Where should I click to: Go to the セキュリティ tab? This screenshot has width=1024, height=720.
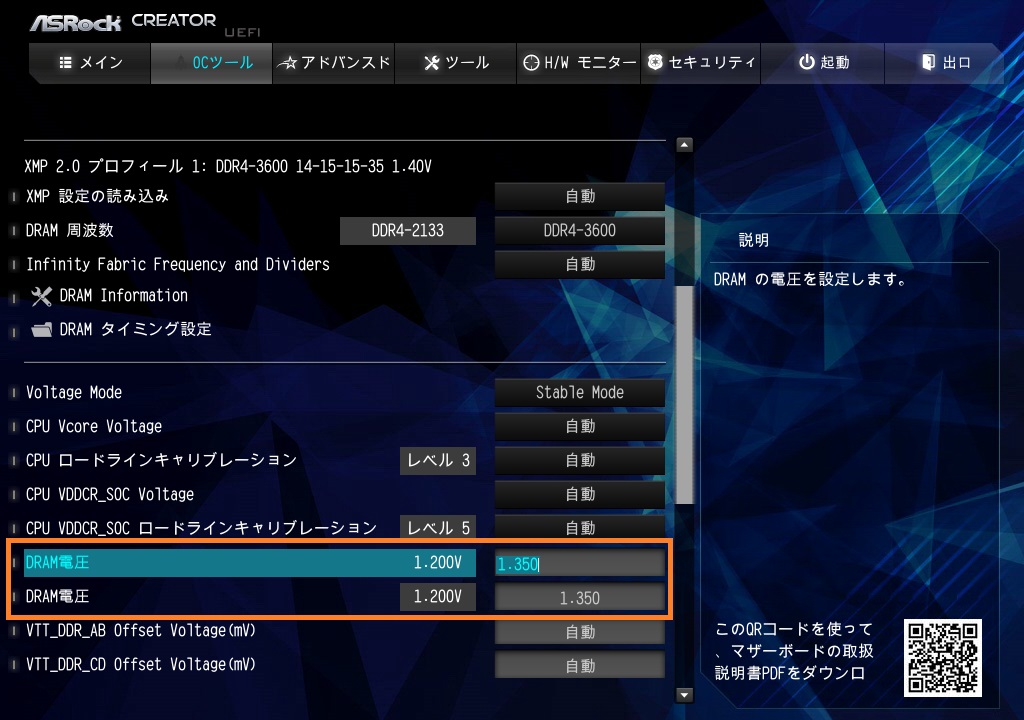pyautogui.click(x=700, y=63)
